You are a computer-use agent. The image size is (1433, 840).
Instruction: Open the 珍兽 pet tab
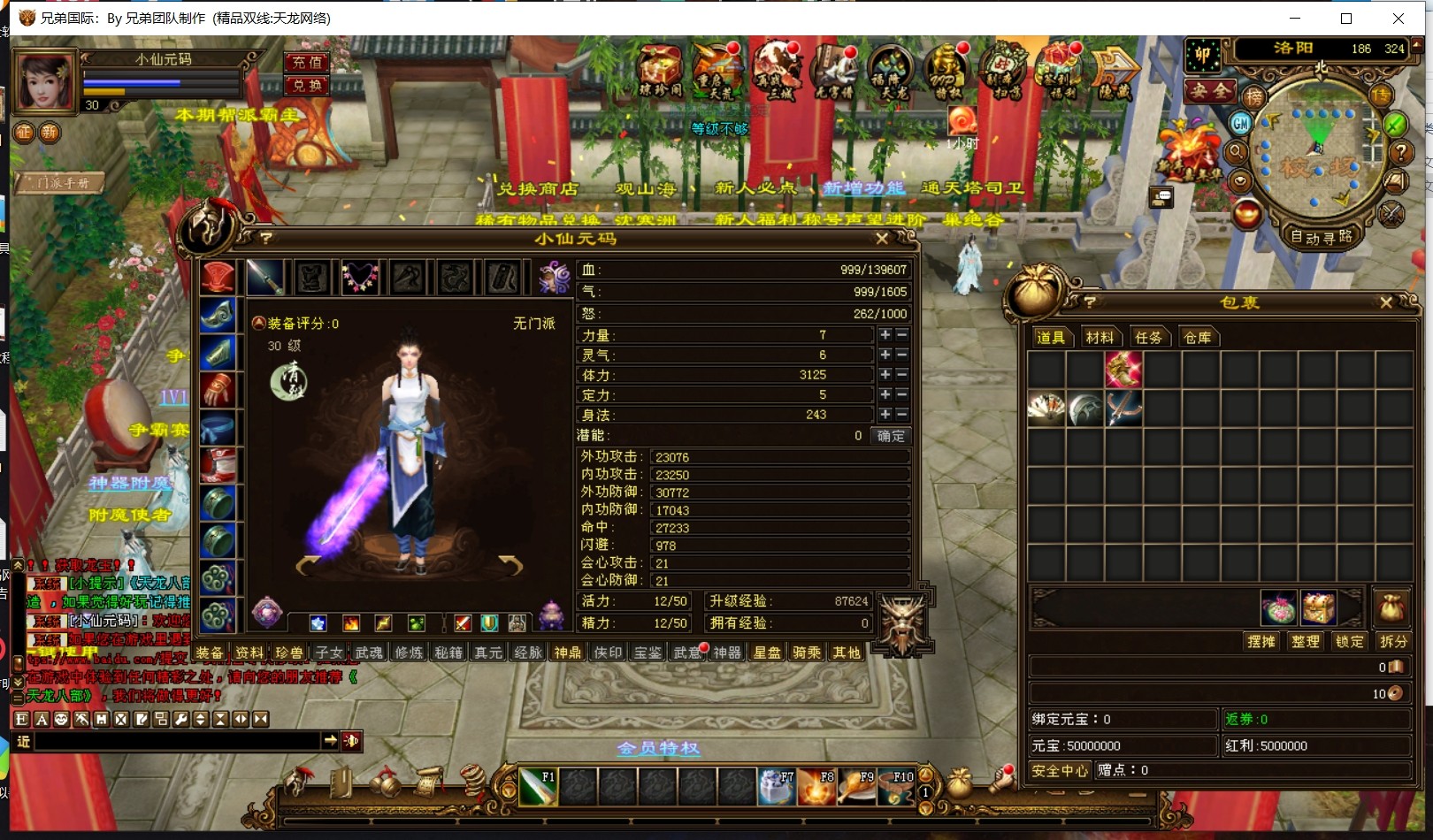point(289,653)
